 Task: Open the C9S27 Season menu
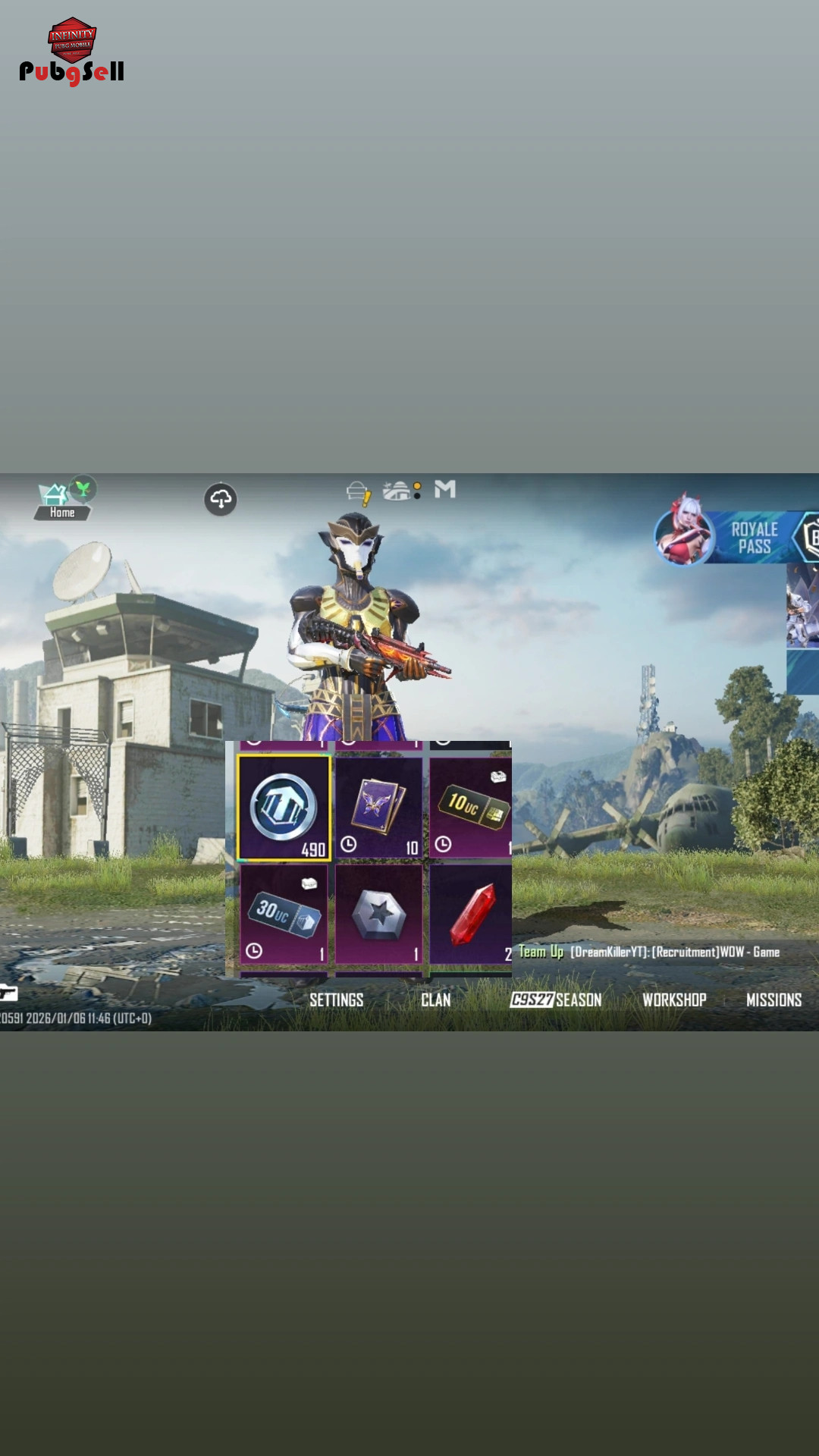[556, 1000]
